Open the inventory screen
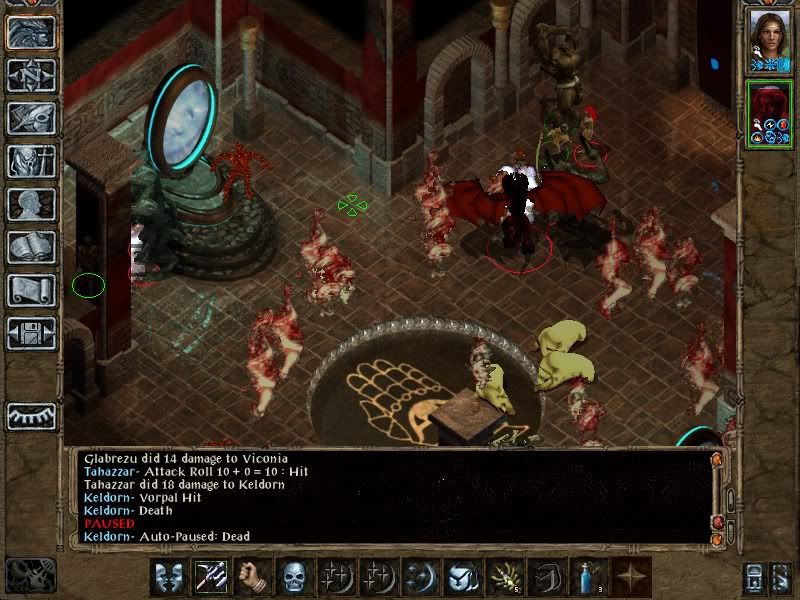Image resolution: width=800 pixels, height=600 pixels. (31, 161)
